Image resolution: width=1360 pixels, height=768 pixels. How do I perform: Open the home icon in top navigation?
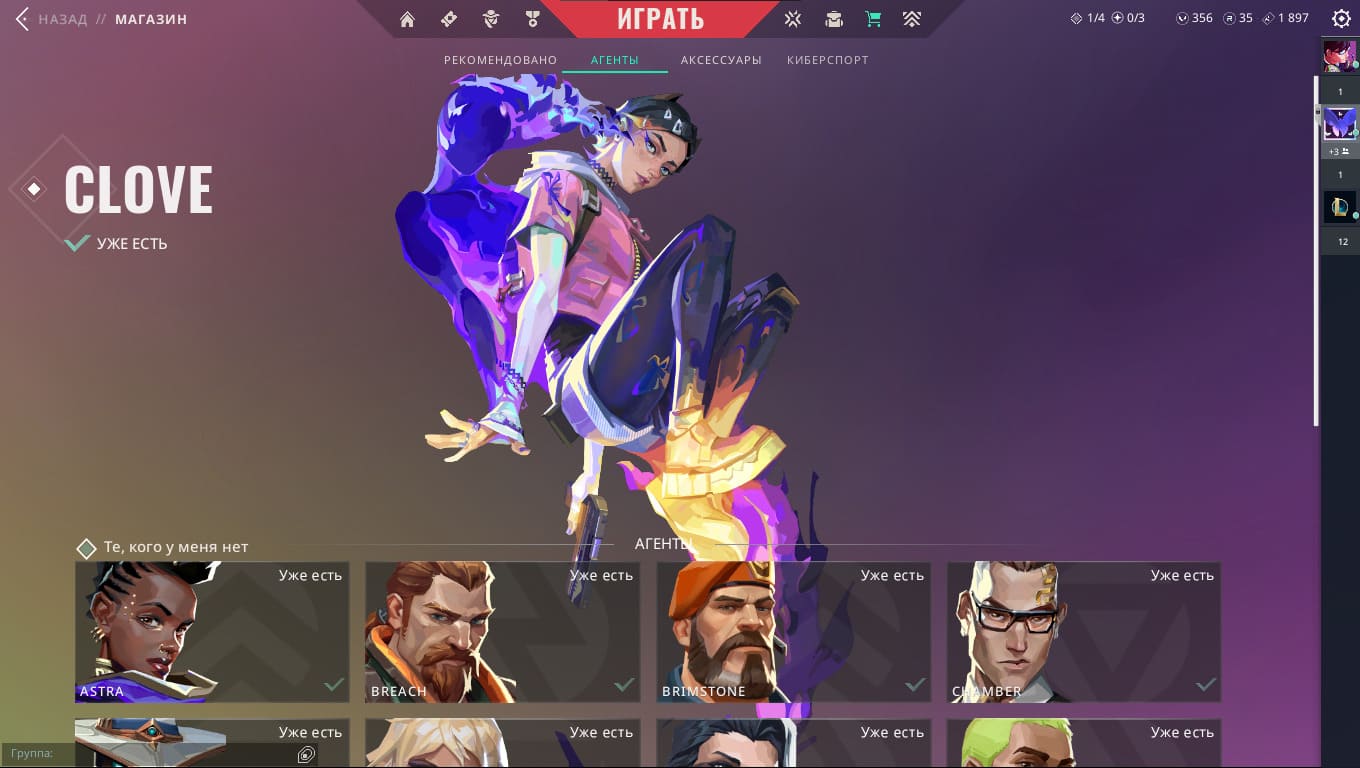pyautogui.click(x=407, y=19)
